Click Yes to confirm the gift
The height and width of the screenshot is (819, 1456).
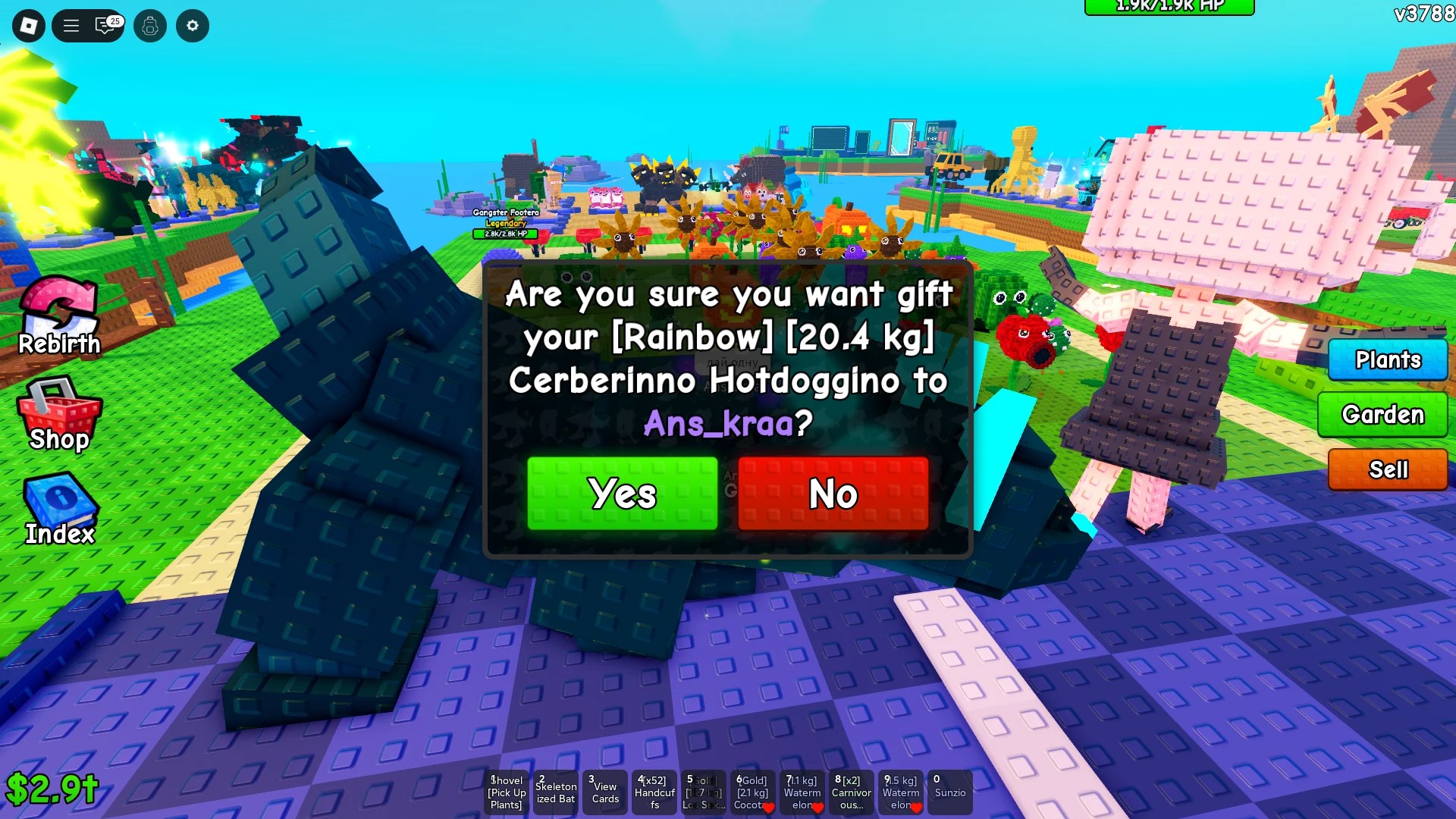click(622, 494)
